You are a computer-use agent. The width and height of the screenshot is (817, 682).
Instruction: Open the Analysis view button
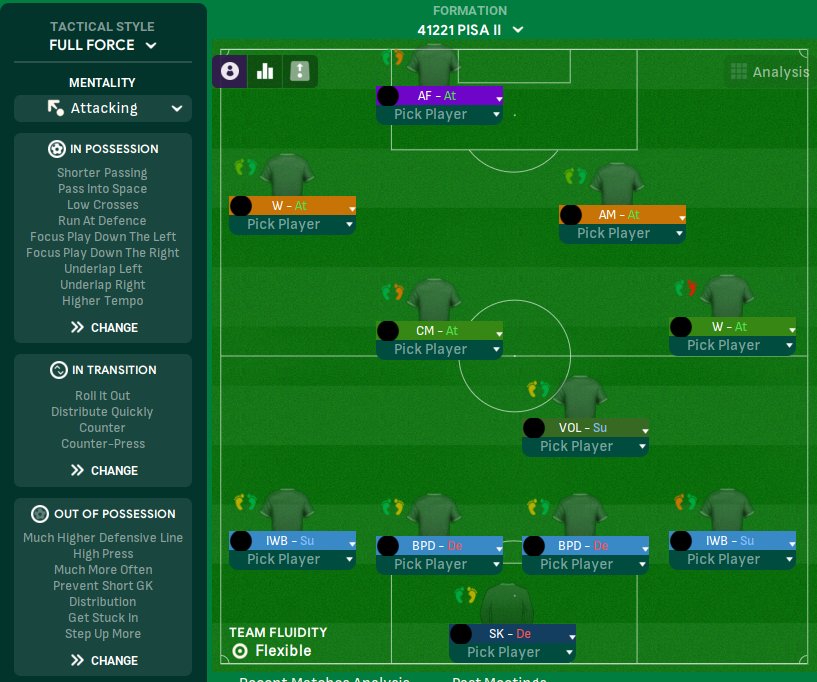click(768, 72)
